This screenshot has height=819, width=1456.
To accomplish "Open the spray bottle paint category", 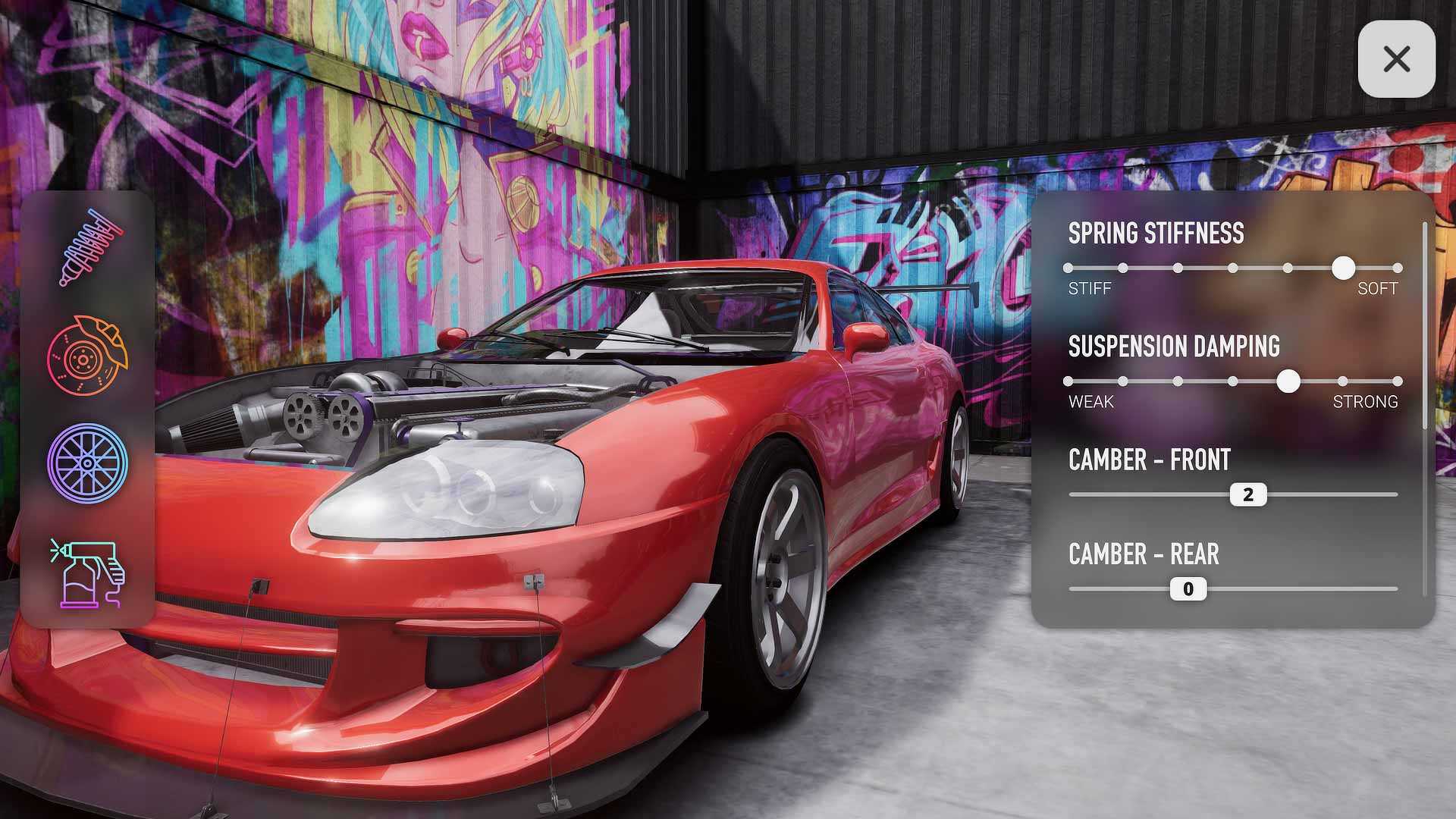I will click(x=87, y=573).
